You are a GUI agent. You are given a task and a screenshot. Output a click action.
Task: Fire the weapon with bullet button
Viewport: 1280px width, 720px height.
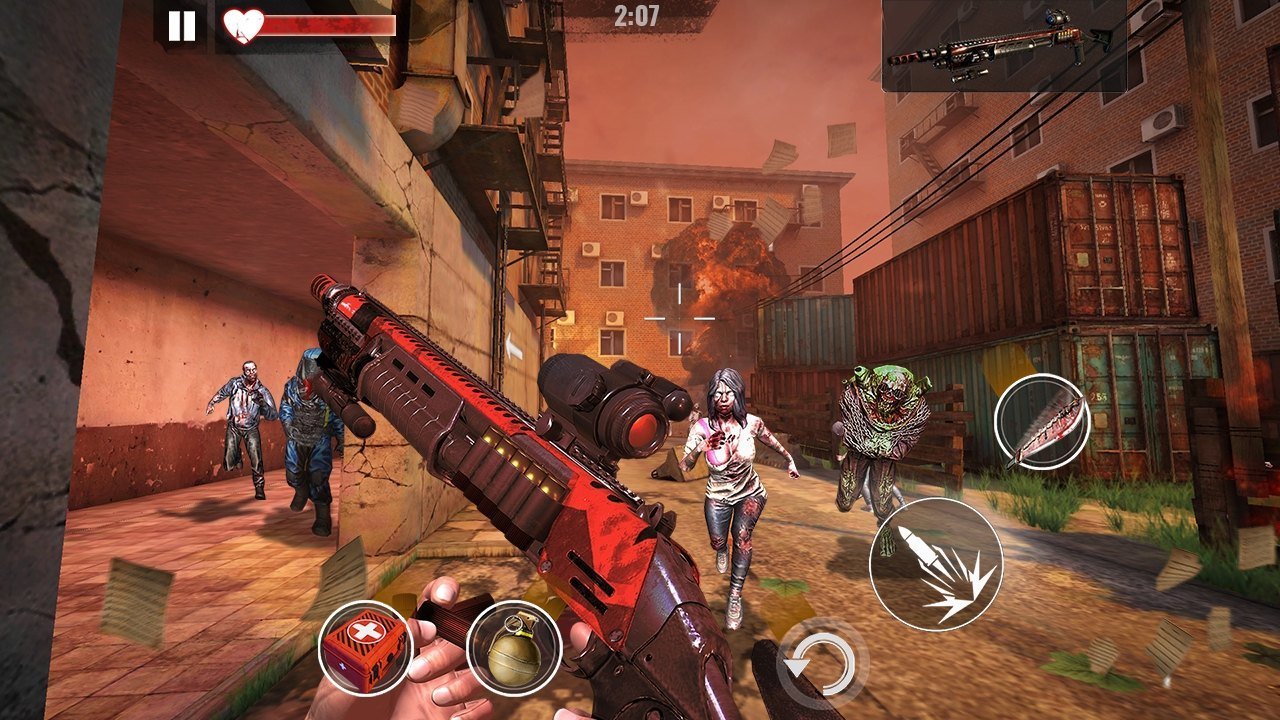pyautogui.click(x=935, y=564)
